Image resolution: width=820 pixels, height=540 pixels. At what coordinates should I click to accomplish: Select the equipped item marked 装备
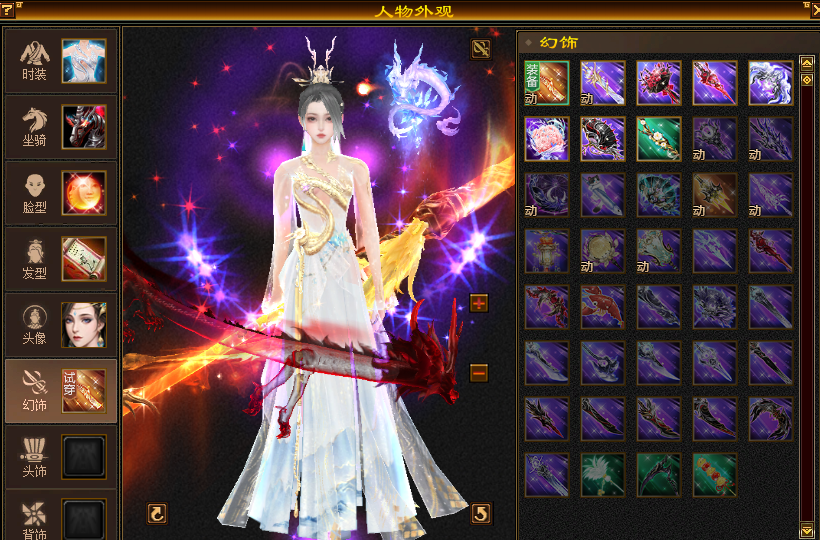(x=546, y=83)
